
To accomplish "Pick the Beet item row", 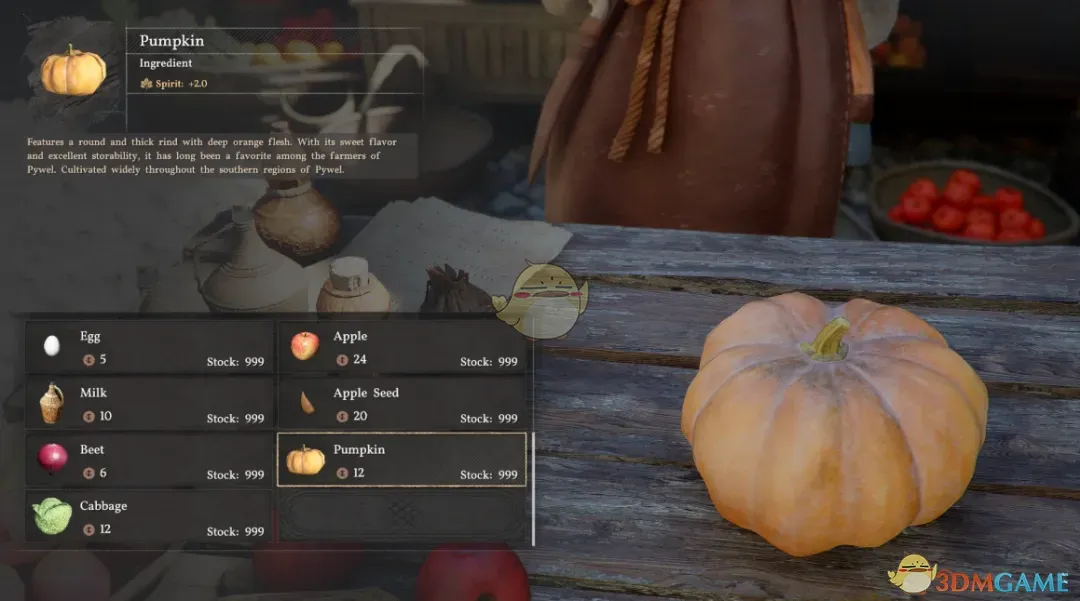I will click(149, 460).
